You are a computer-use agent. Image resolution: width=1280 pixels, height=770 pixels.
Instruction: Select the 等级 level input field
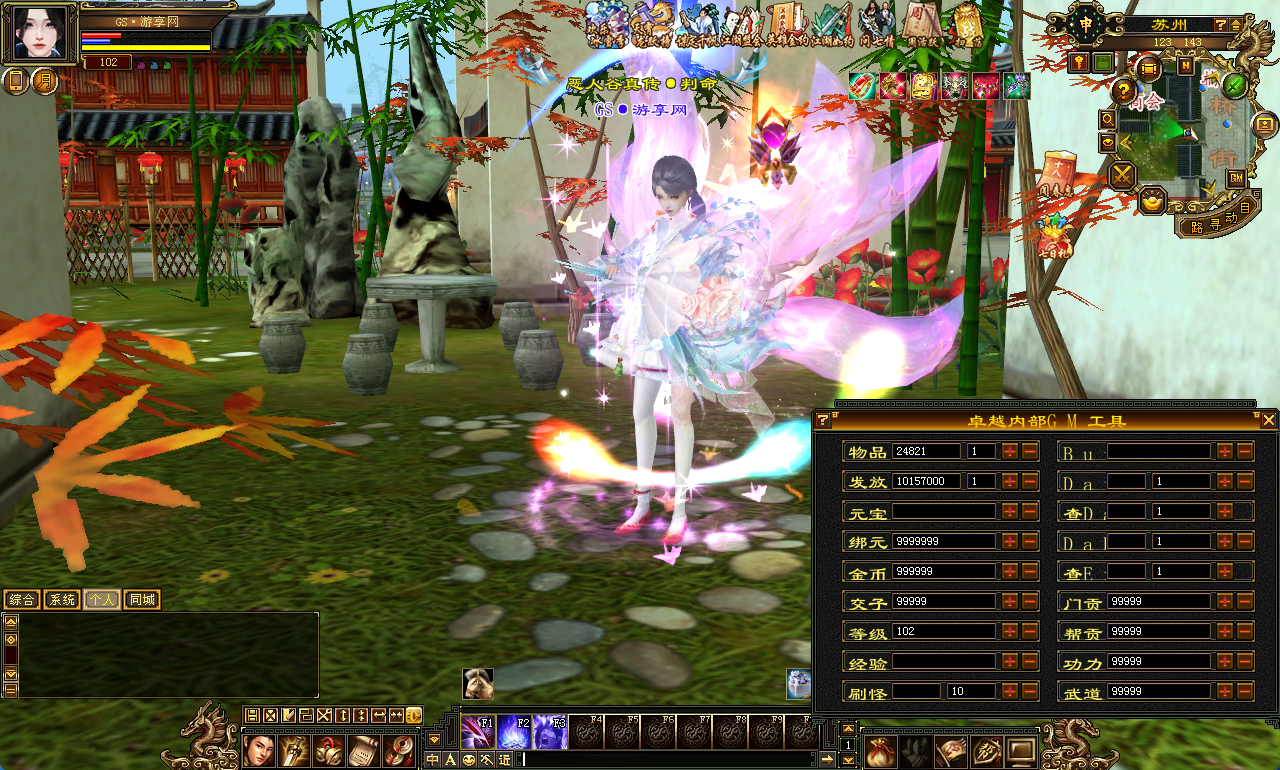pyautogui.click(x=943, y=632)
